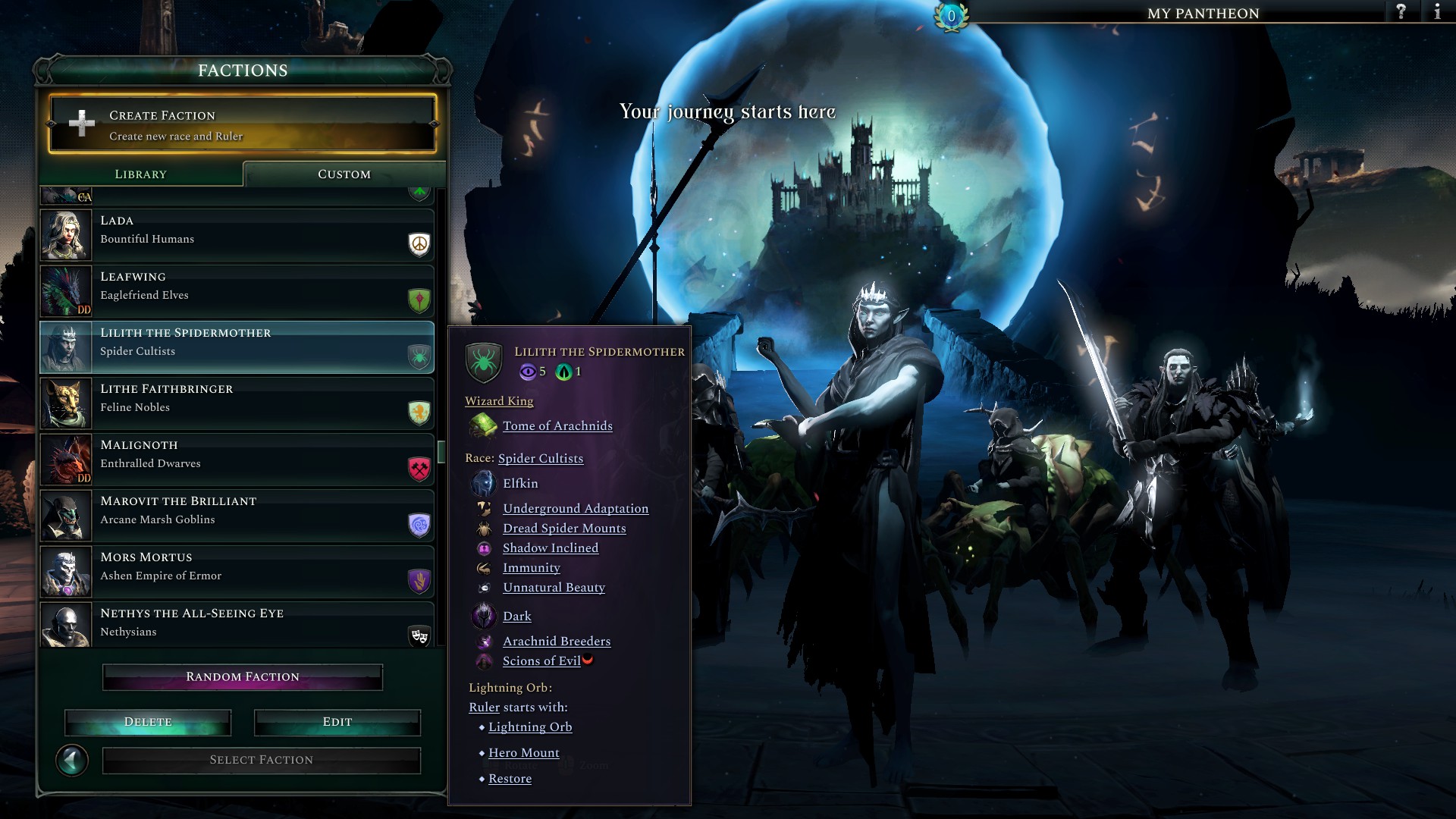The width and height of the screenshot is (1456, 819).
Task: Click the Malignoth dwarf portrait thumbnail
Action: (x=65, y=459)
